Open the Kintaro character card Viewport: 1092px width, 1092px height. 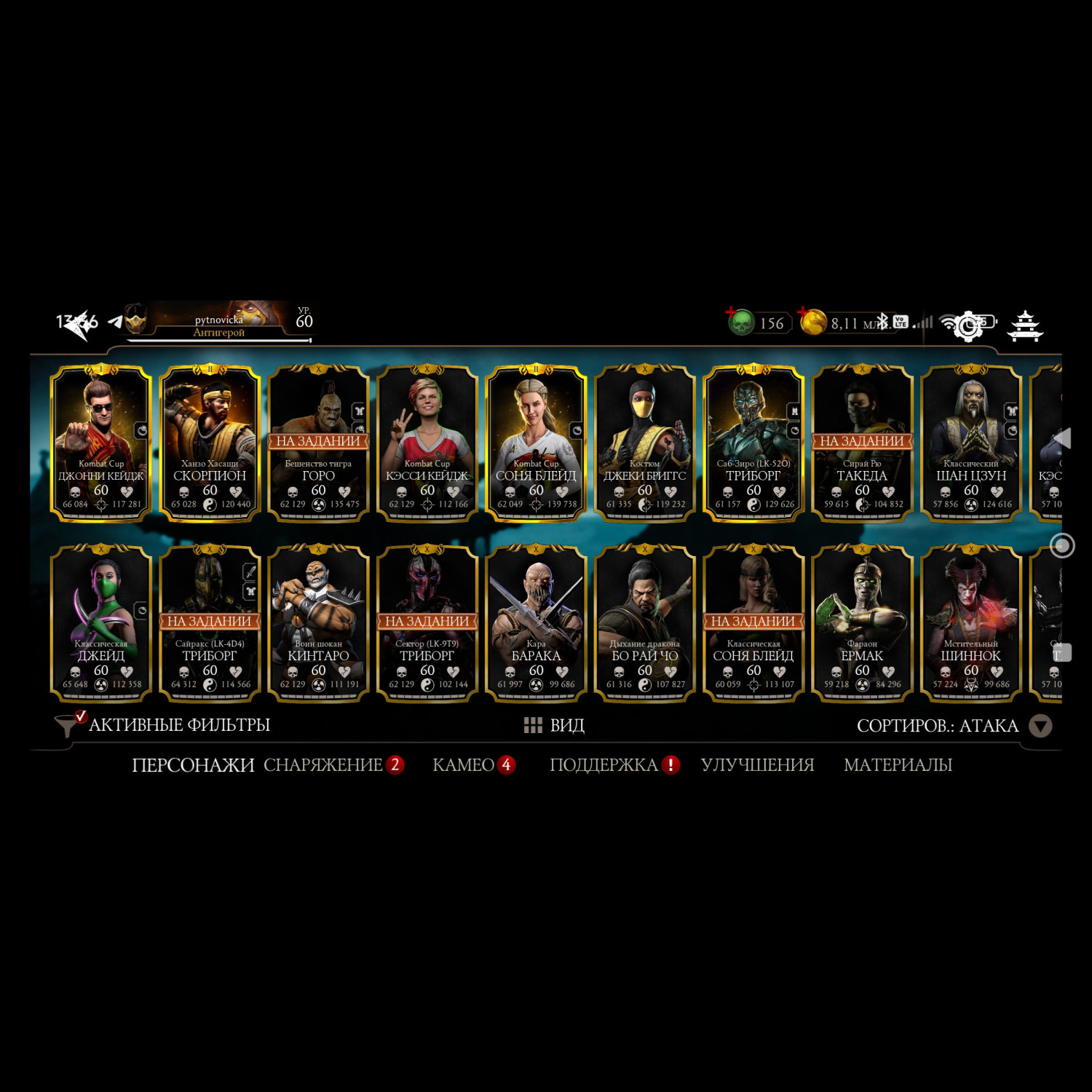pos(318,622)
